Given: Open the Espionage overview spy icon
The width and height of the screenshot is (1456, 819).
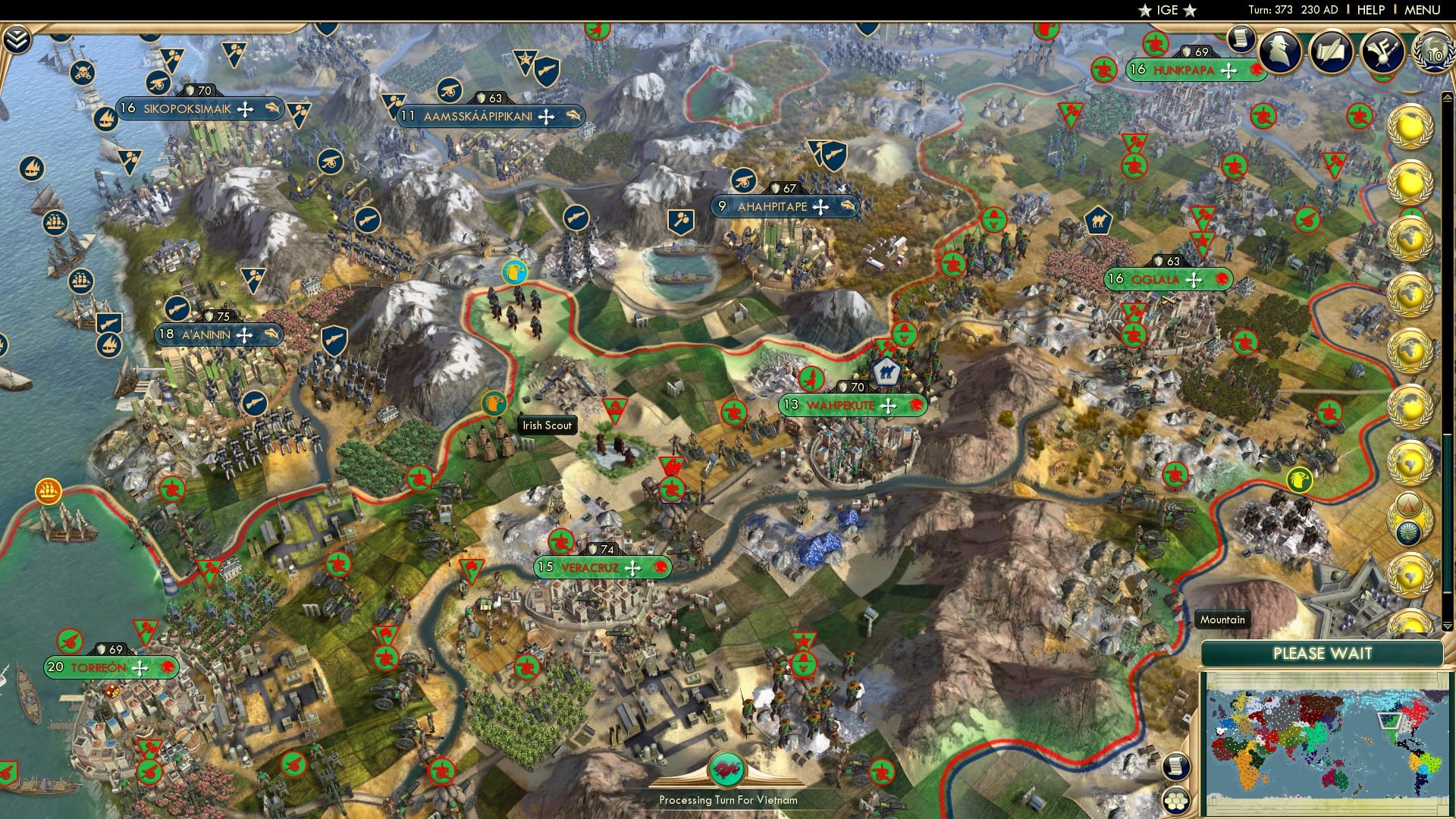Looking at the screenshot, I should click(x=1278, y=49).
